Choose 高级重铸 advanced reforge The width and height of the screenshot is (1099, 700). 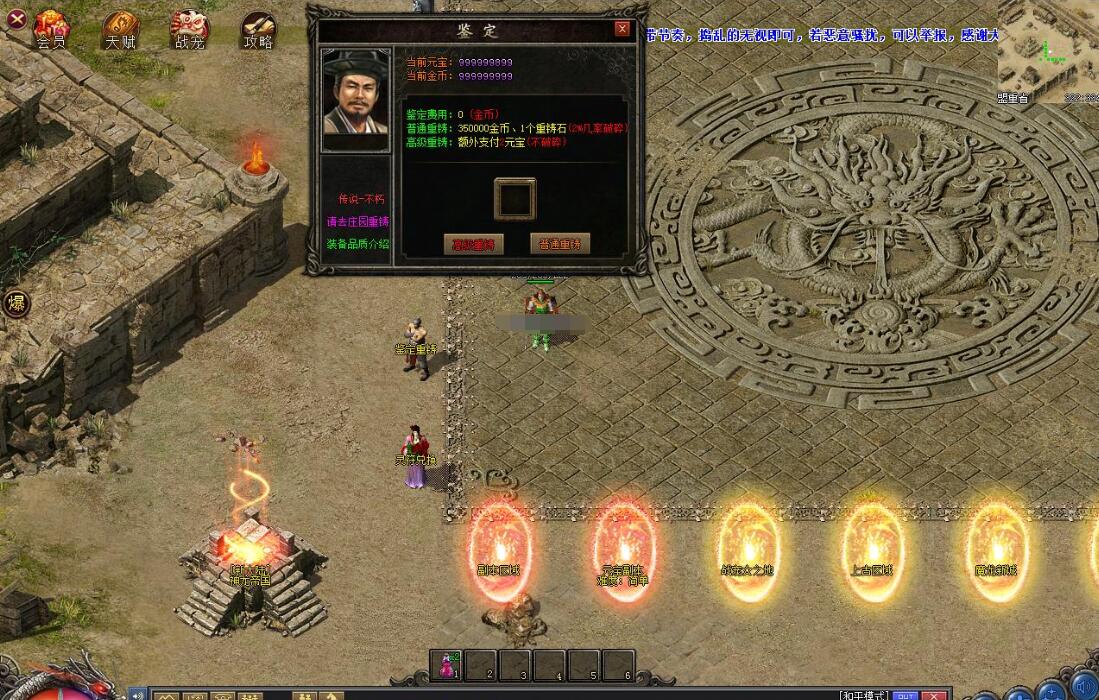pos(473,244)
